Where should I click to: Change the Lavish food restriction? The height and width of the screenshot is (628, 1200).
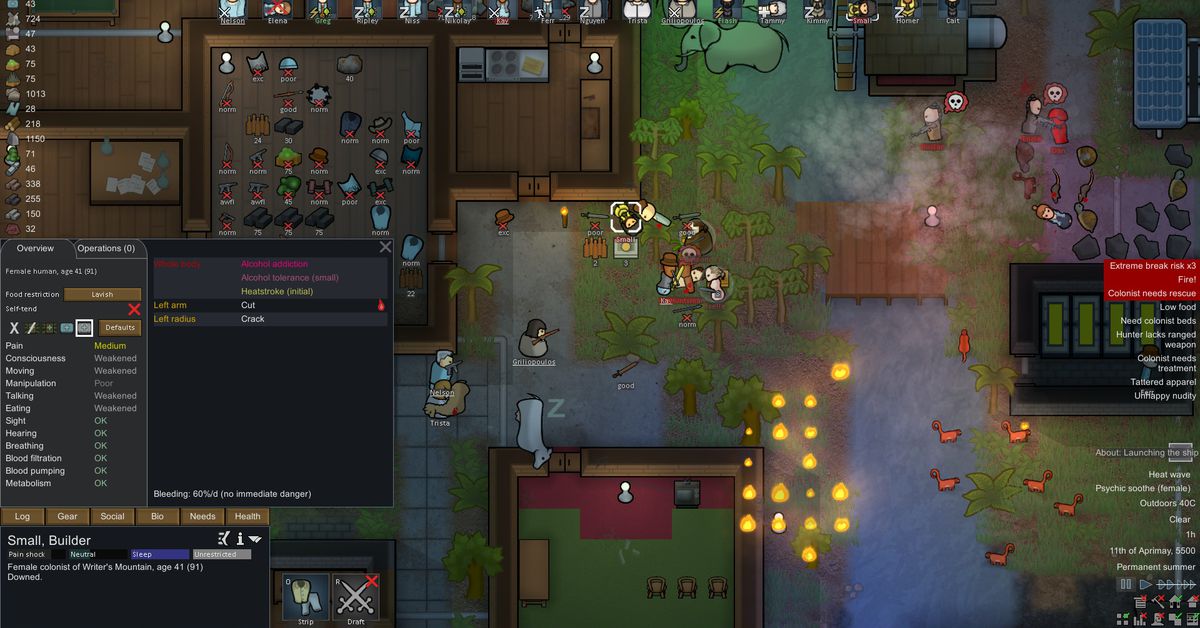tap(103, 294)
